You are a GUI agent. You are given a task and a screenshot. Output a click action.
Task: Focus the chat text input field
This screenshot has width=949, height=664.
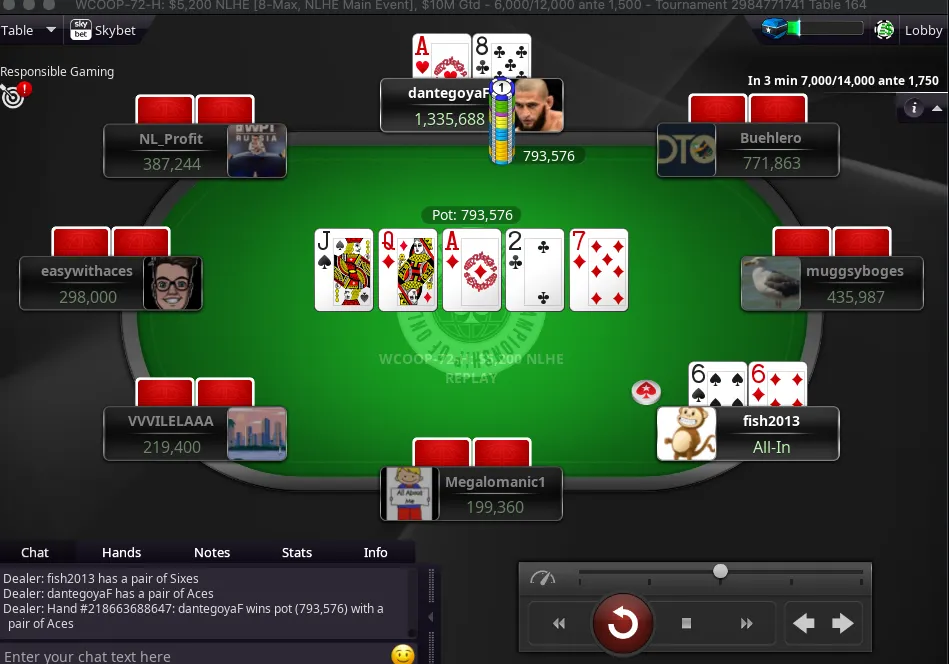(x=190, y=656)
